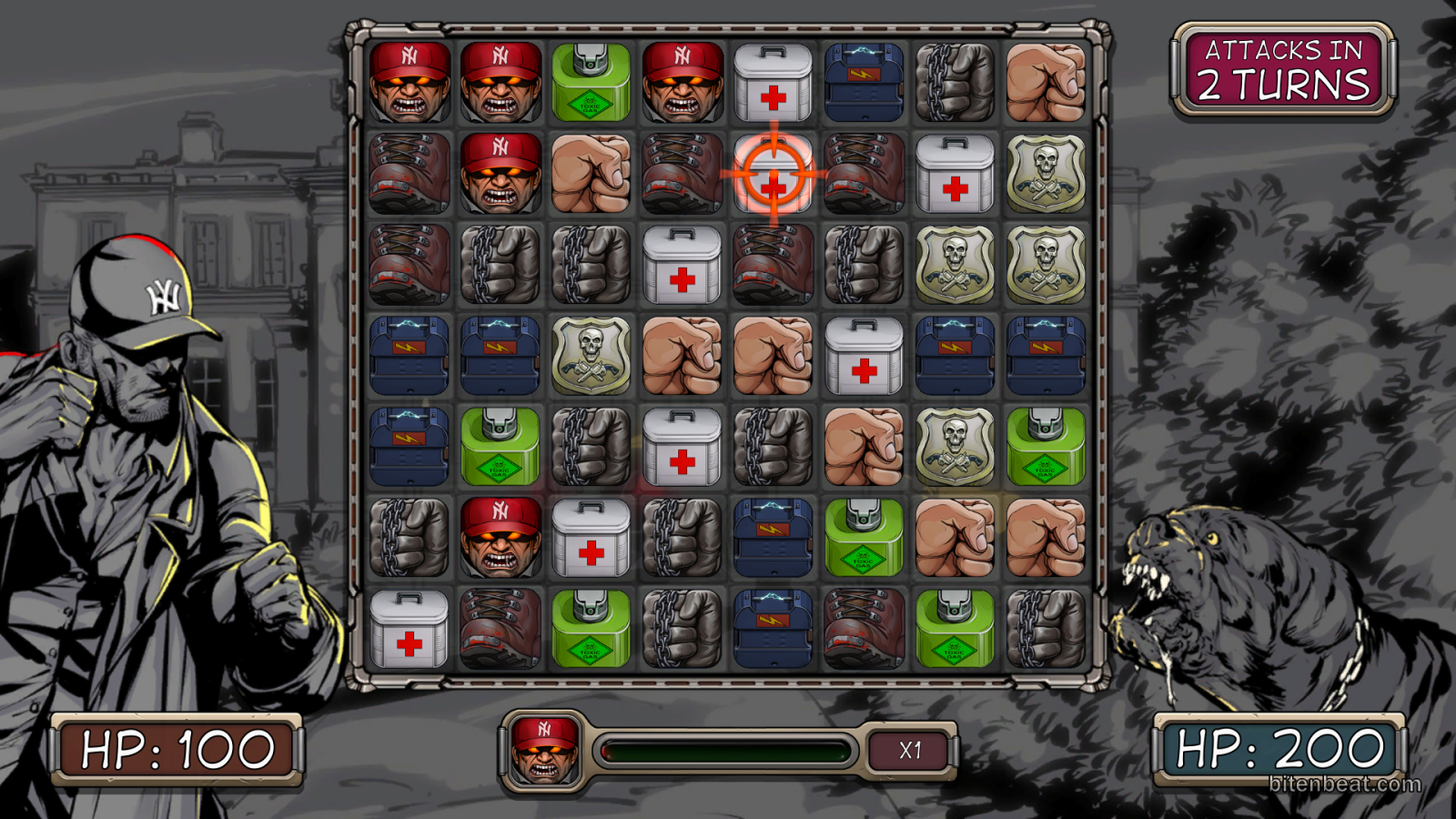Select the skull badge between battery and bare fist

coord(591,355)
